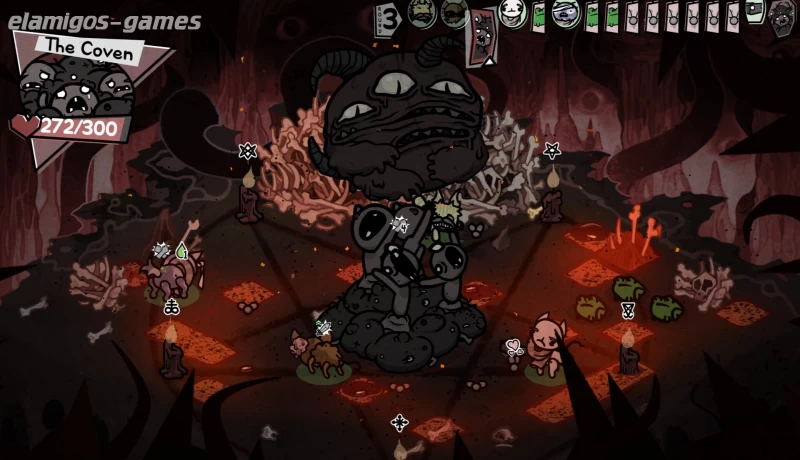Click the tan cat turn-order portrait
The width and height of the screenshot is (800, 460).
point(418,13)
